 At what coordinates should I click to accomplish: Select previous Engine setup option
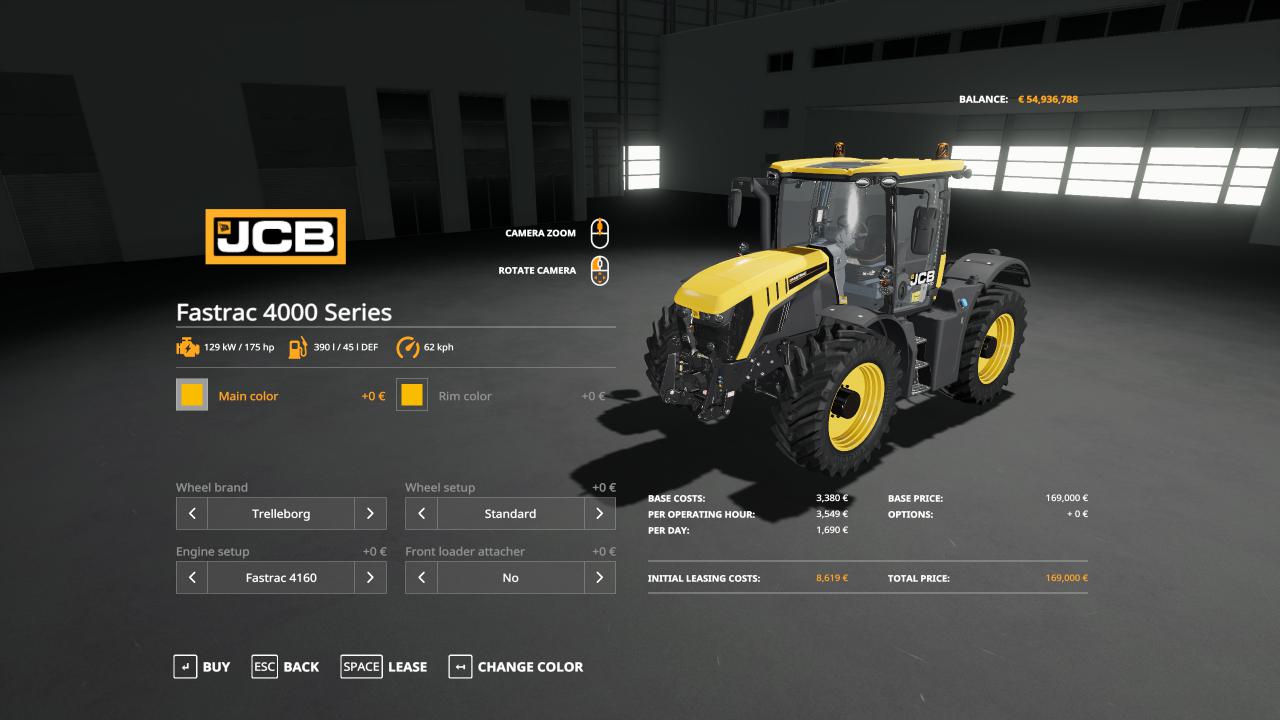(192, 578)
